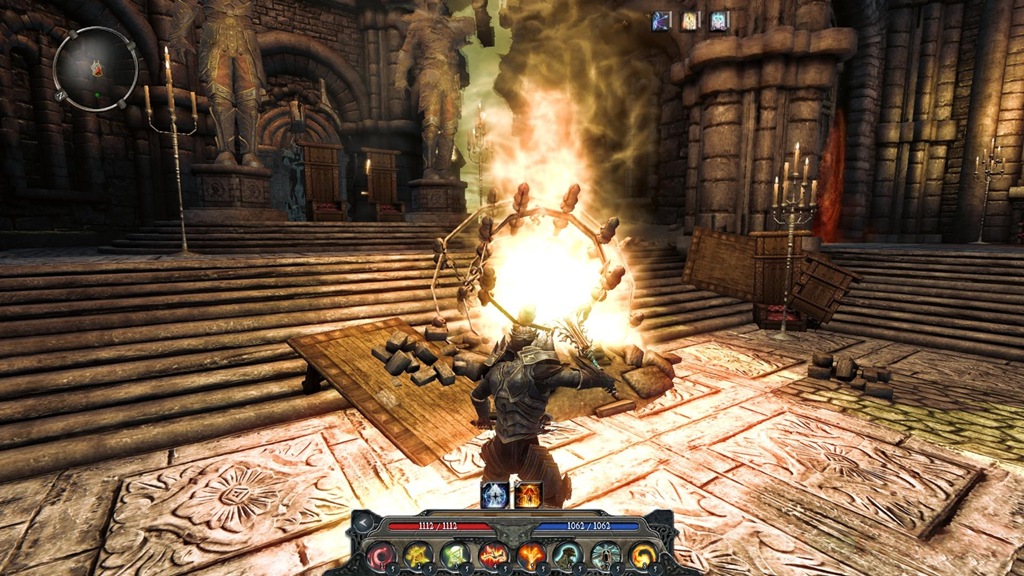Inspect the golden flame status icon
Screen dimensions: 1024x576
tap(690, 20)
